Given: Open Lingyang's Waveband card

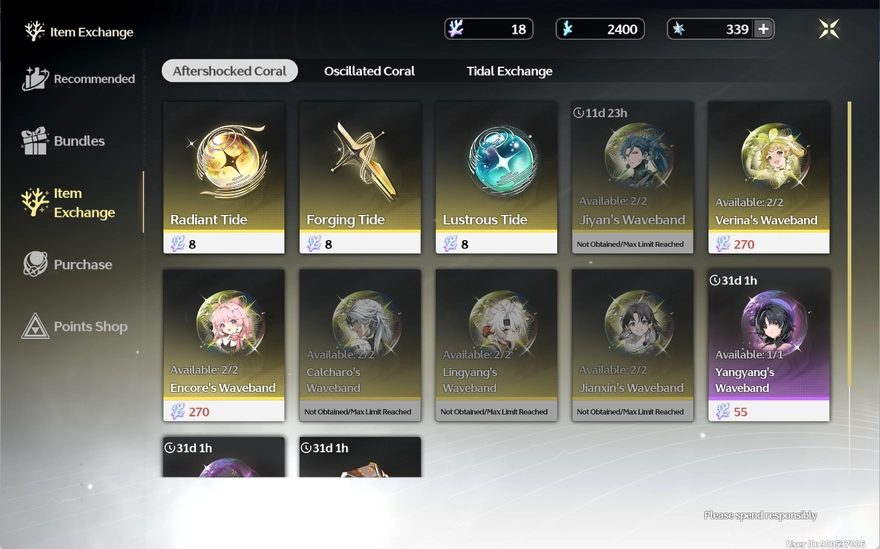Looking at the screenshot, I should [x=496, y=345].
